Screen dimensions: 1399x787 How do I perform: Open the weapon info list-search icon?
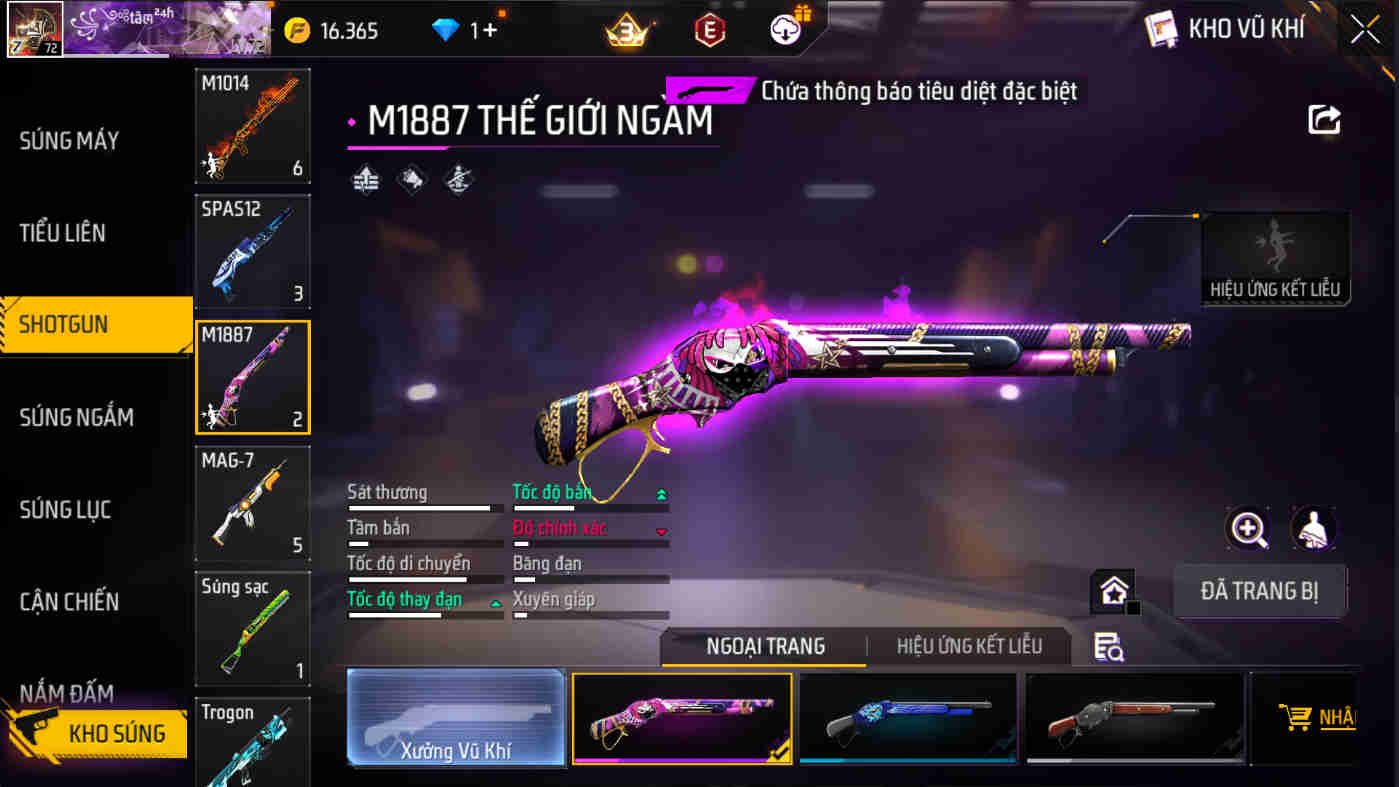pos(1110,648)
